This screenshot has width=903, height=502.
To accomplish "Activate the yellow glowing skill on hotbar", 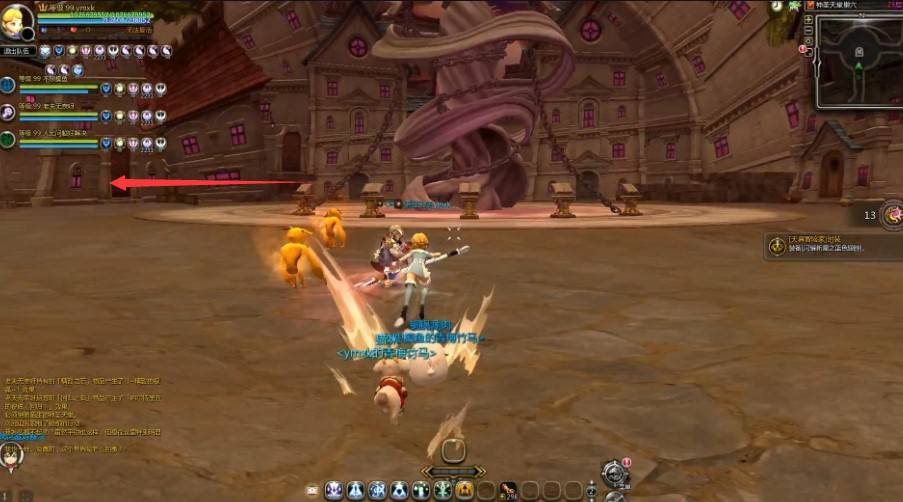I will [464, 490].
